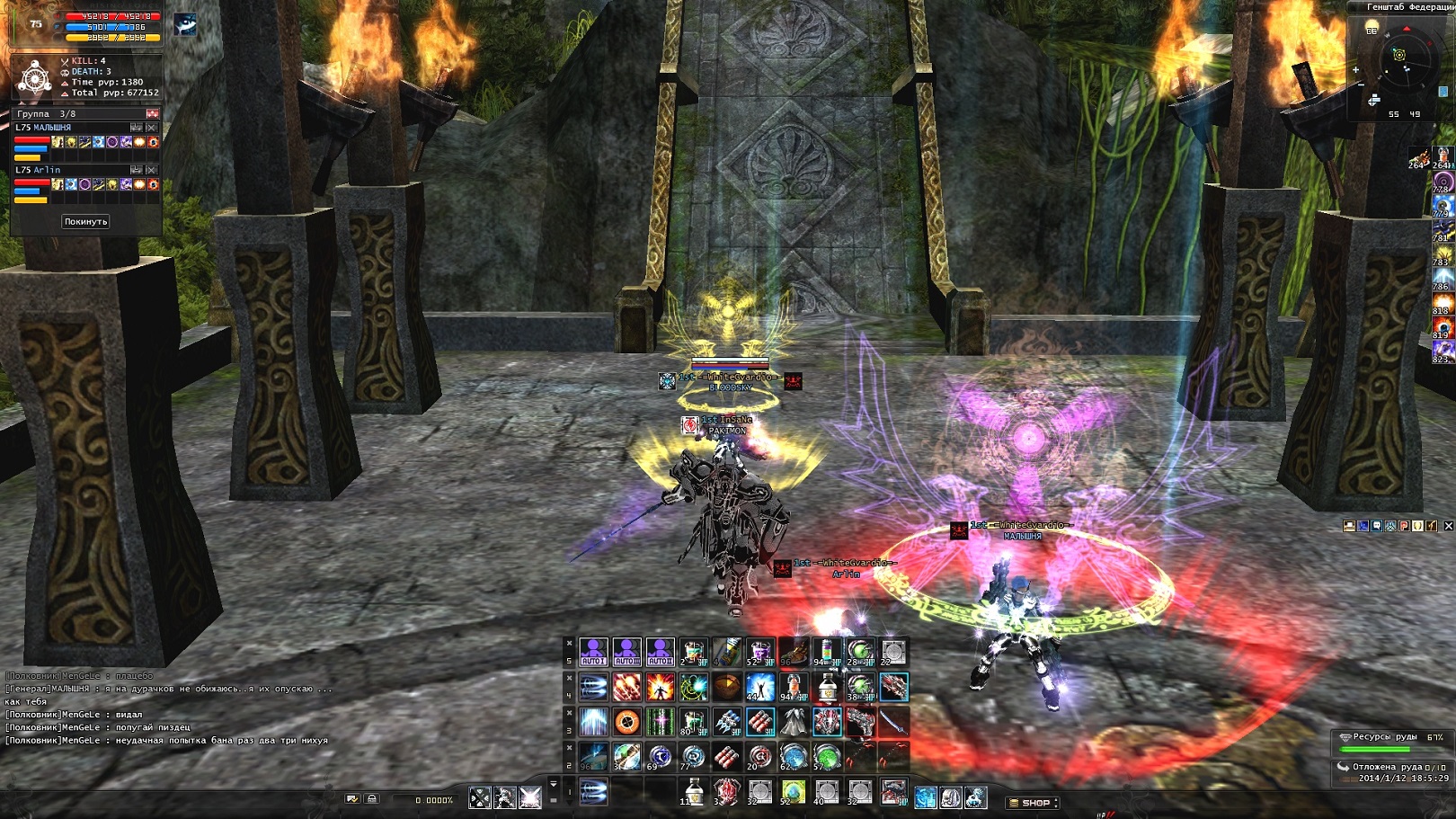Select the blue katana sword slot

(x=892, y=722)
